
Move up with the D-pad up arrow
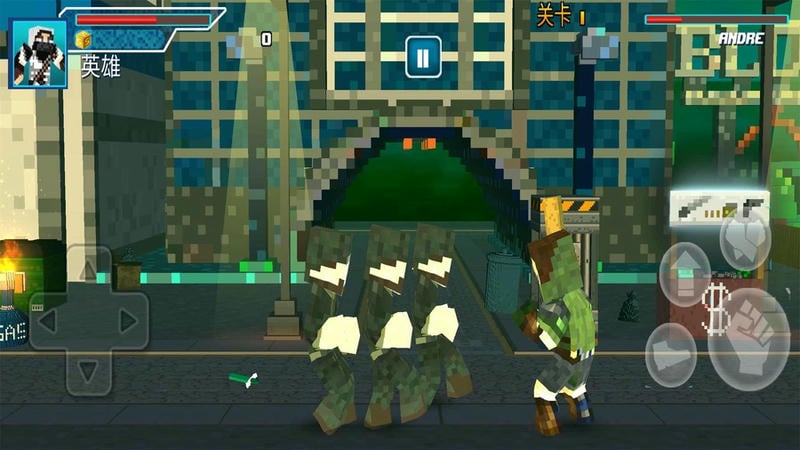click(x=88, y=270)
